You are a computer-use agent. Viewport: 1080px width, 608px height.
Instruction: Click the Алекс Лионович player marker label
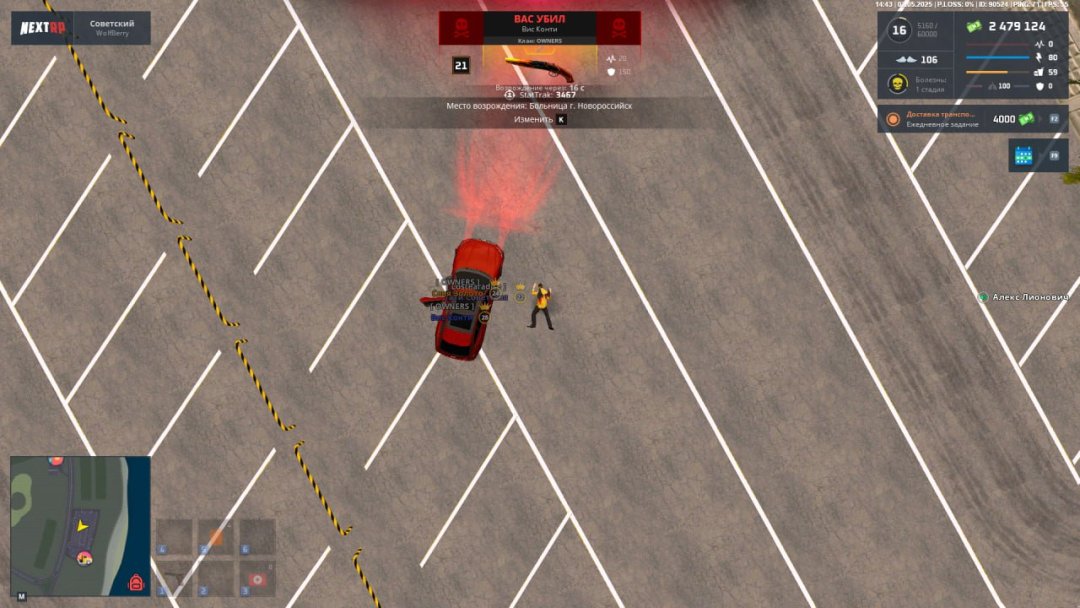(1030, 297)
